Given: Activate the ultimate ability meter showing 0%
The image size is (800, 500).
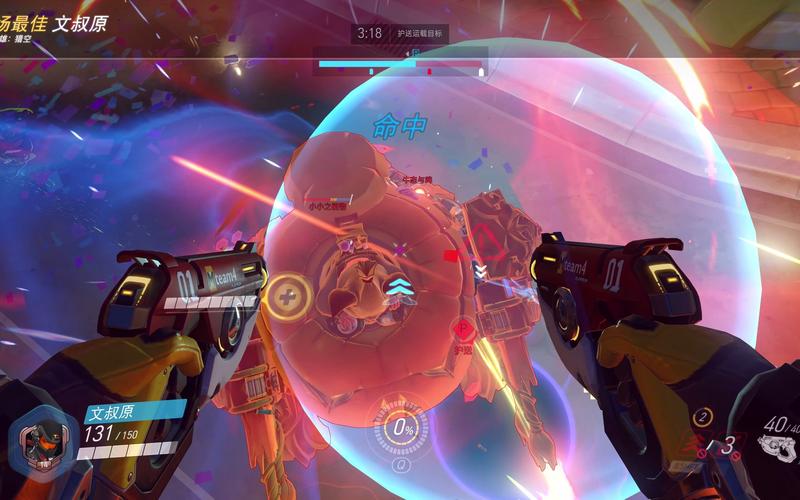Looking at the screenshot, I should (x=404, y=429).
